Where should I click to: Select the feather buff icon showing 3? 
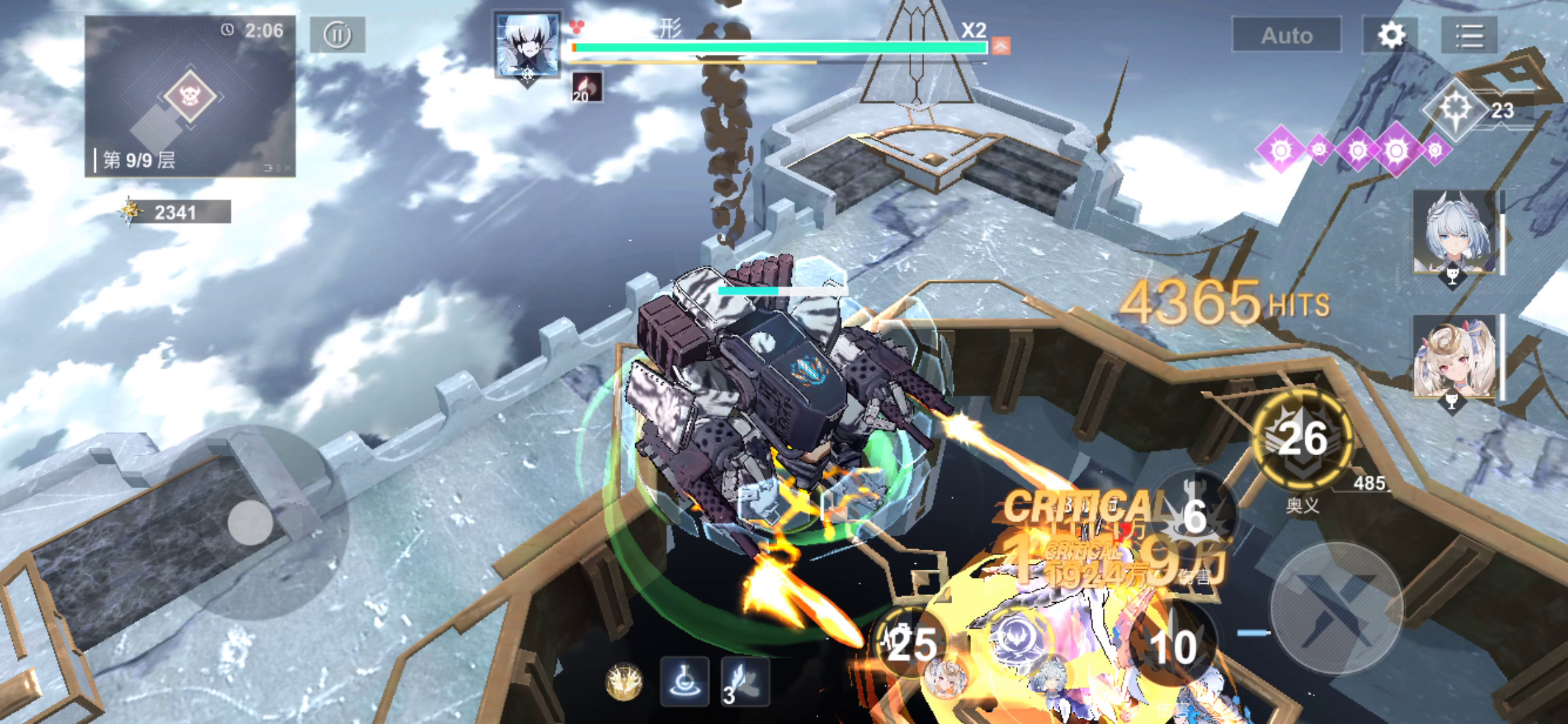pos(744,682)
